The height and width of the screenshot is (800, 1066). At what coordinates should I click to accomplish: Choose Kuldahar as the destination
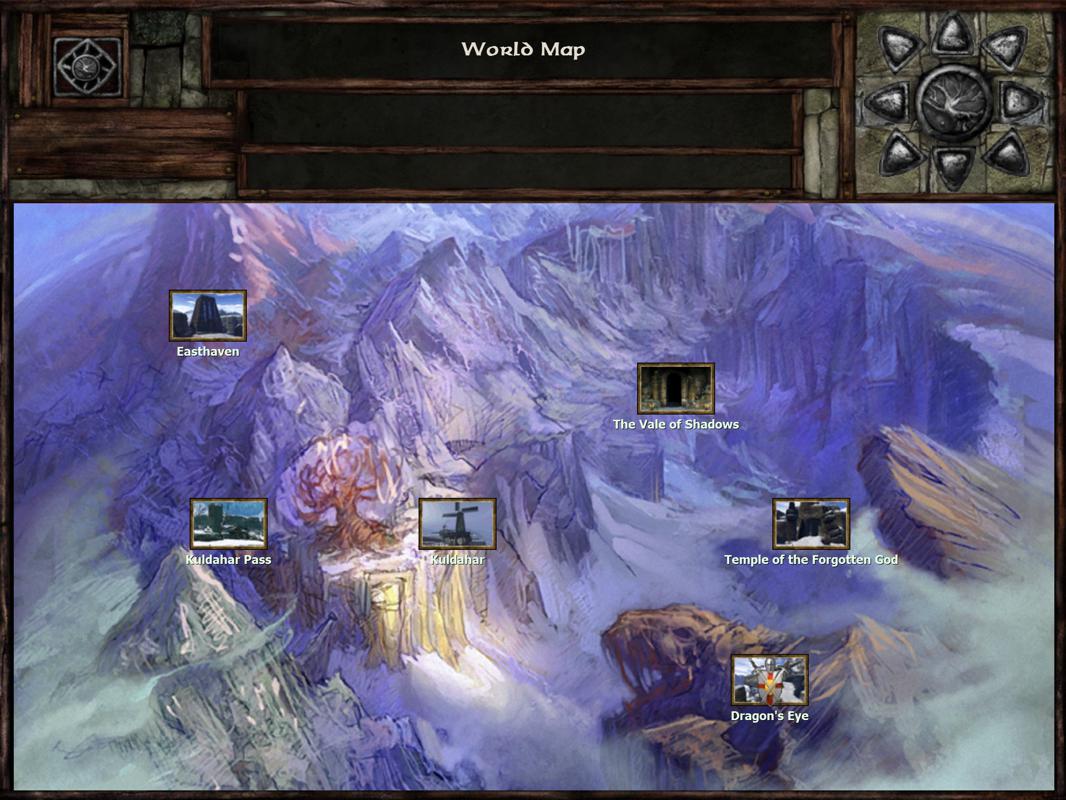[457, 524]
